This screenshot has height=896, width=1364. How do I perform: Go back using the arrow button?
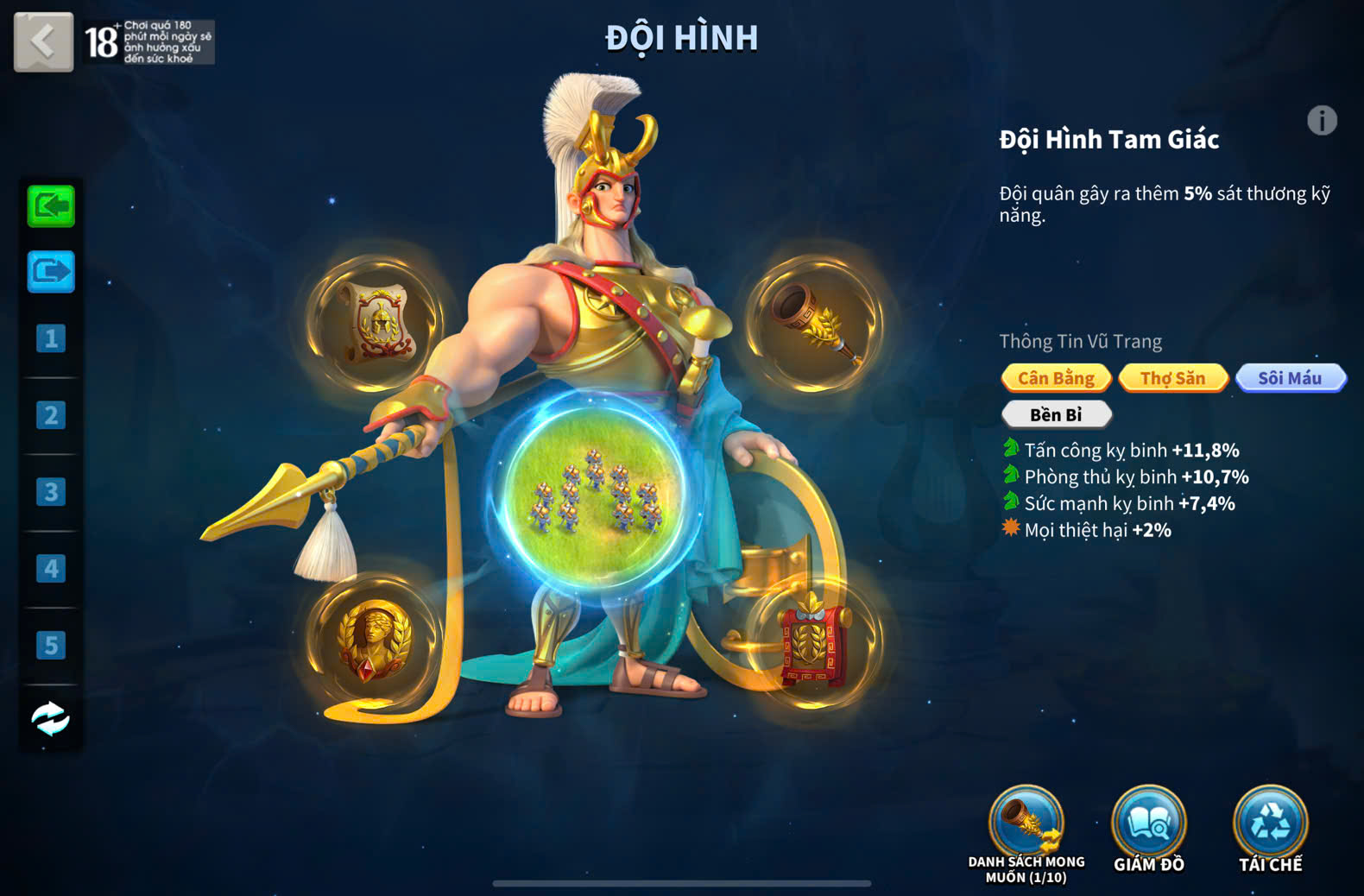43,41
